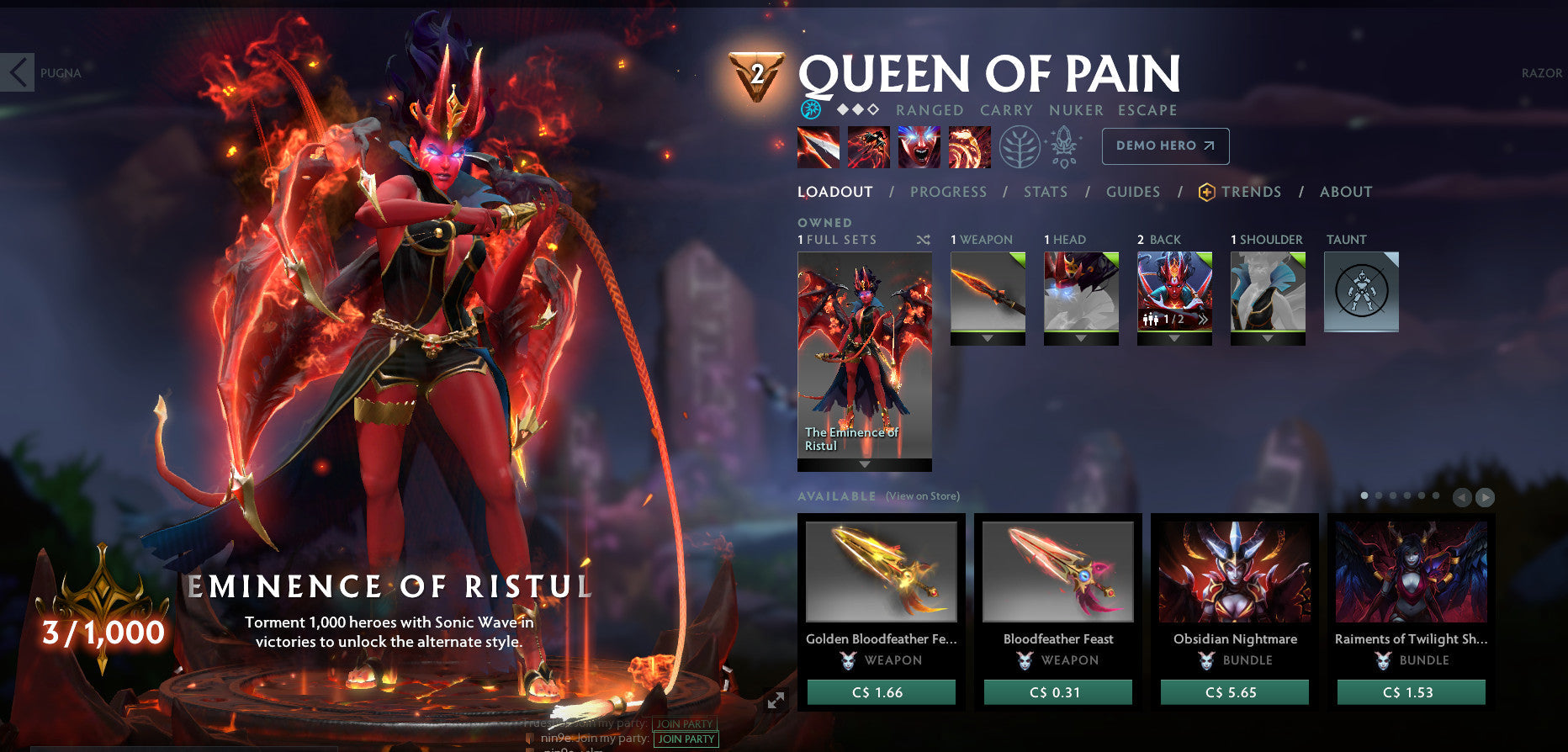Open the Guides tab
This screenshot has height=752, width=1568.
tap(1133, 192)
